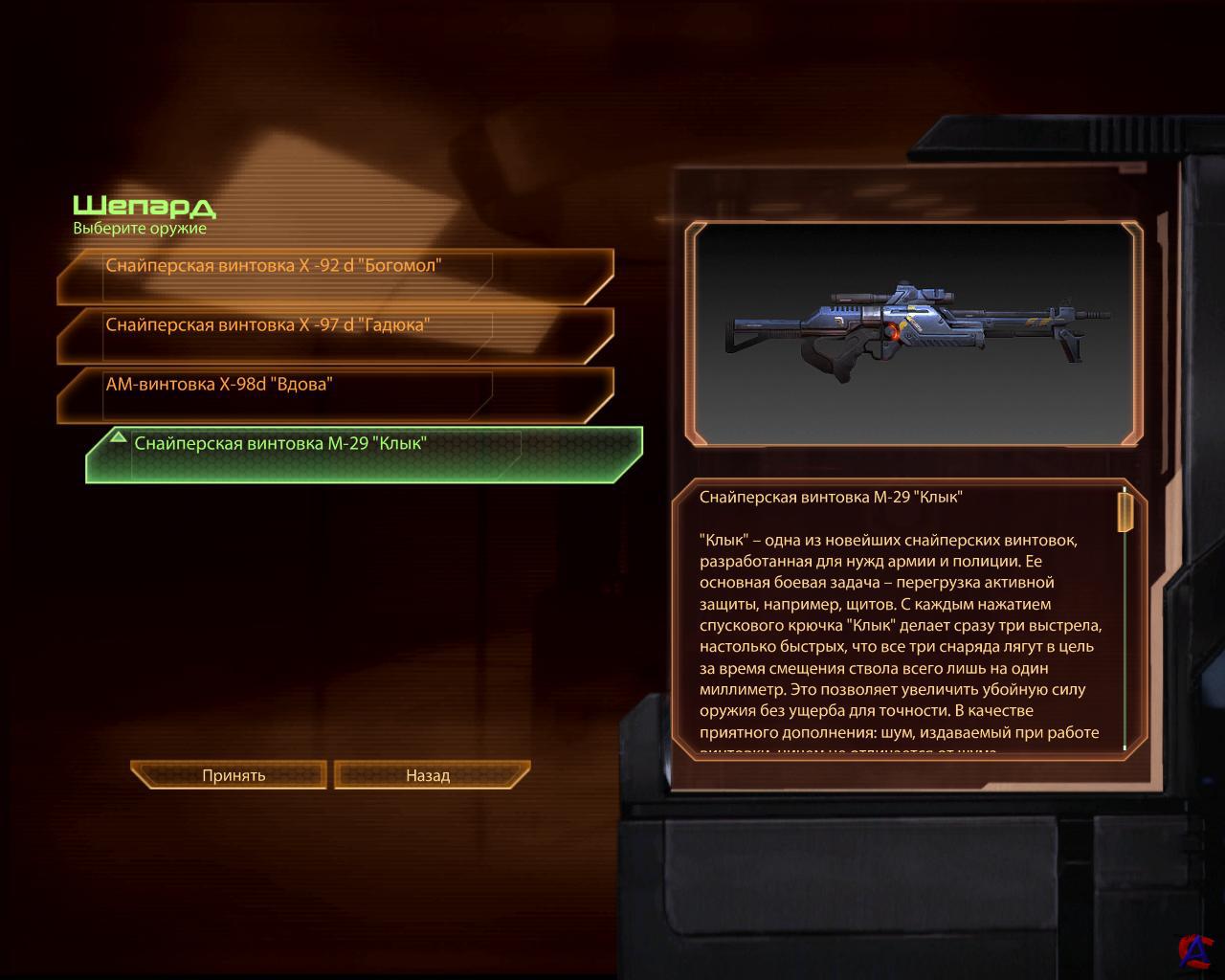Go back using the "Назад" button
The width and height of the screenshot is (1225, 980).
click(x=428, y=775)
